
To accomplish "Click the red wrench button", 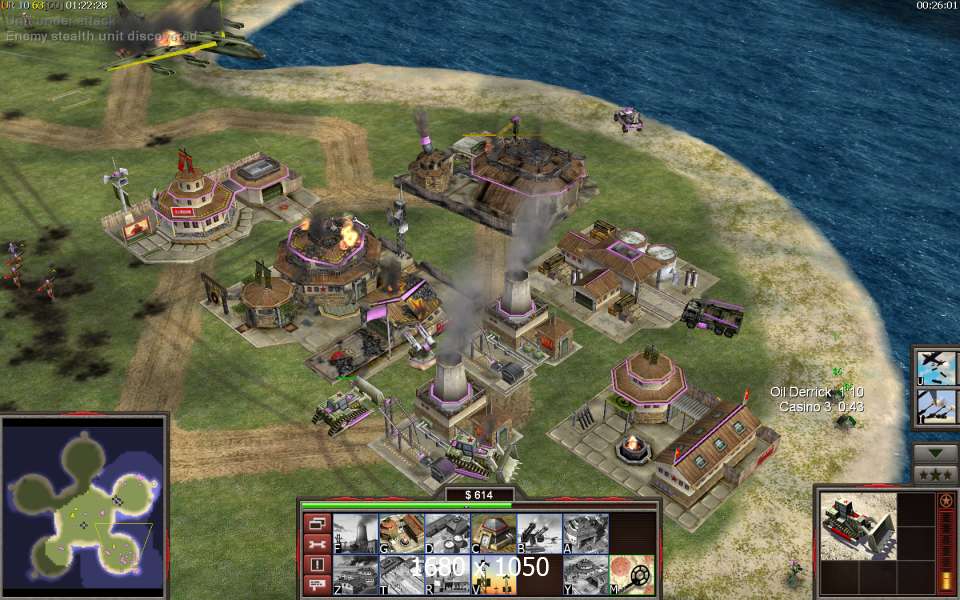I will [317, 544].
